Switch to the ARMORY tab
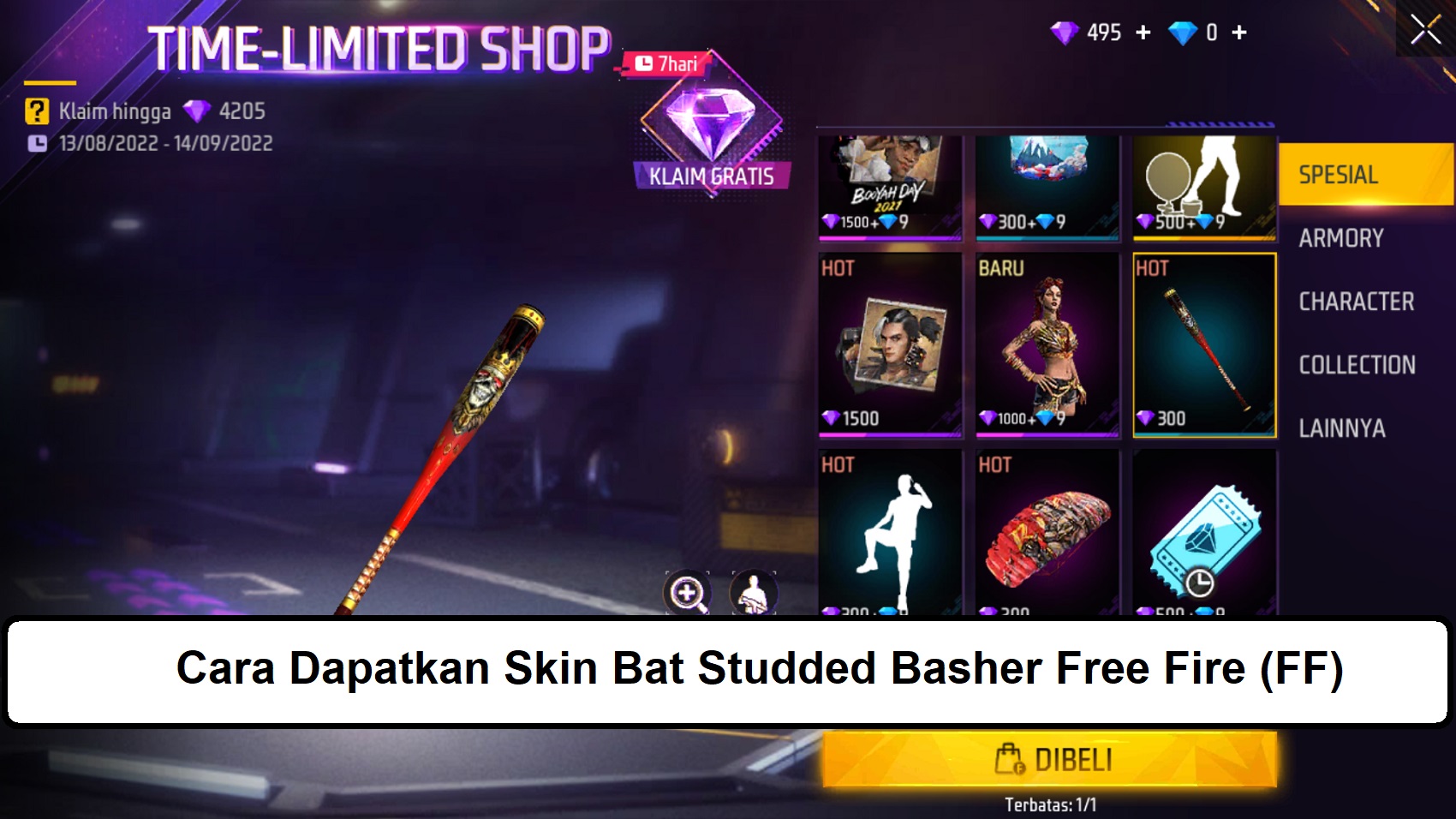The height and width of the screenshot is (819, 1456). pos(1340,237)
